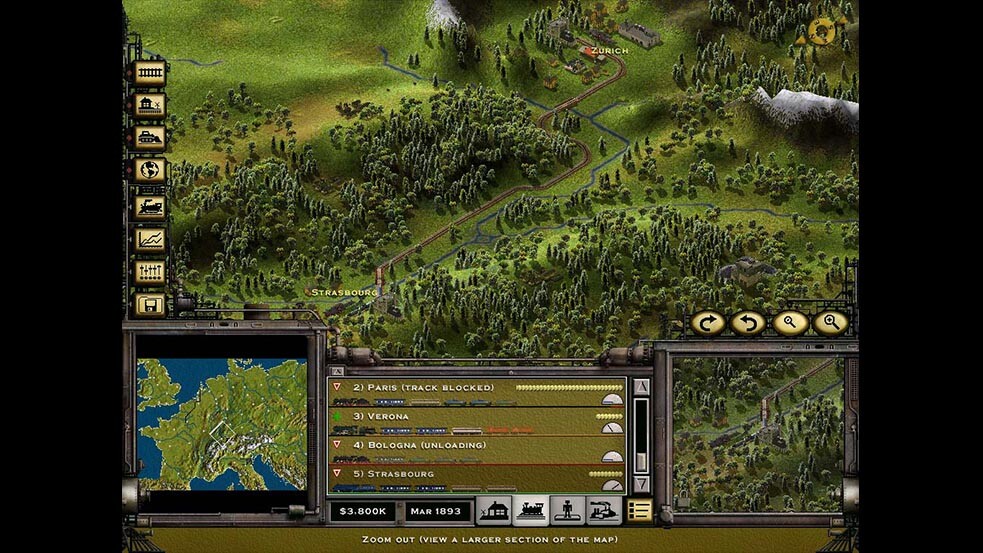Switch to the players tab with figure icon
The width and height of the screenshot is (983, 553).
click(x=565, y=511)
